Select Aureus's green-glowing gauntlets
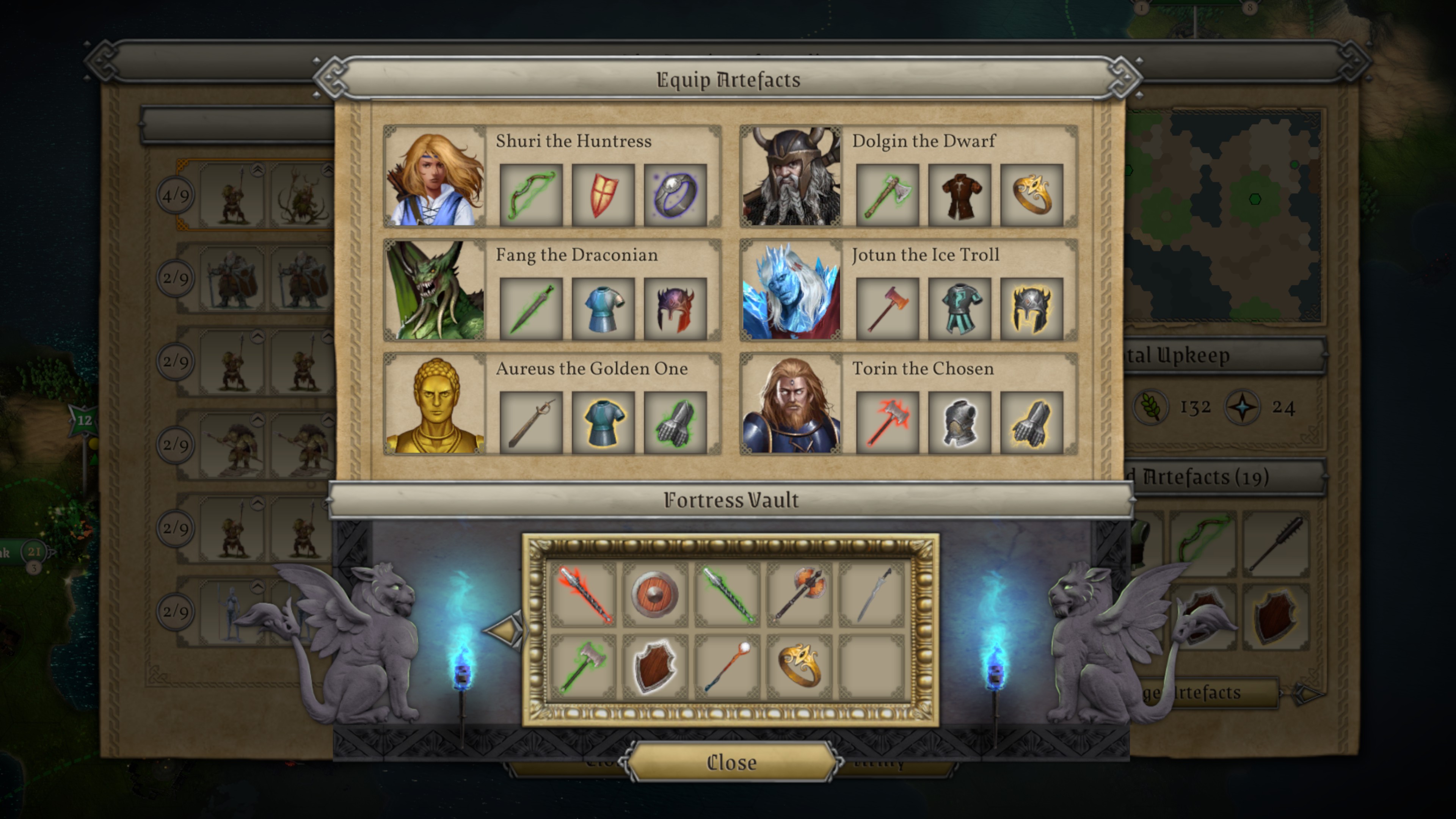Screen dimensions: 1456x819 (675, 423)
